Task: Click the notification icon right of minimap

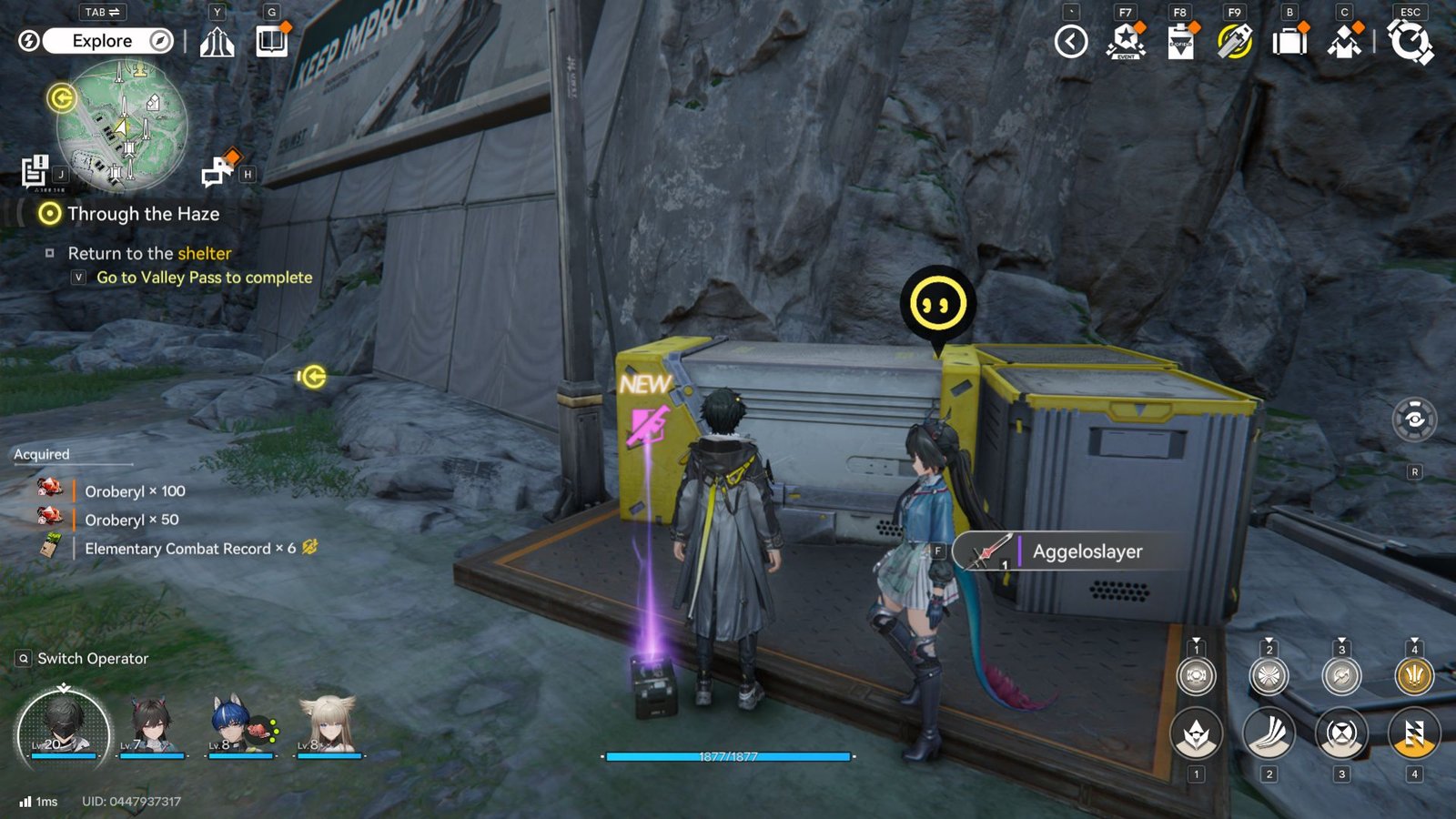Action: click(x=219, y=170)
